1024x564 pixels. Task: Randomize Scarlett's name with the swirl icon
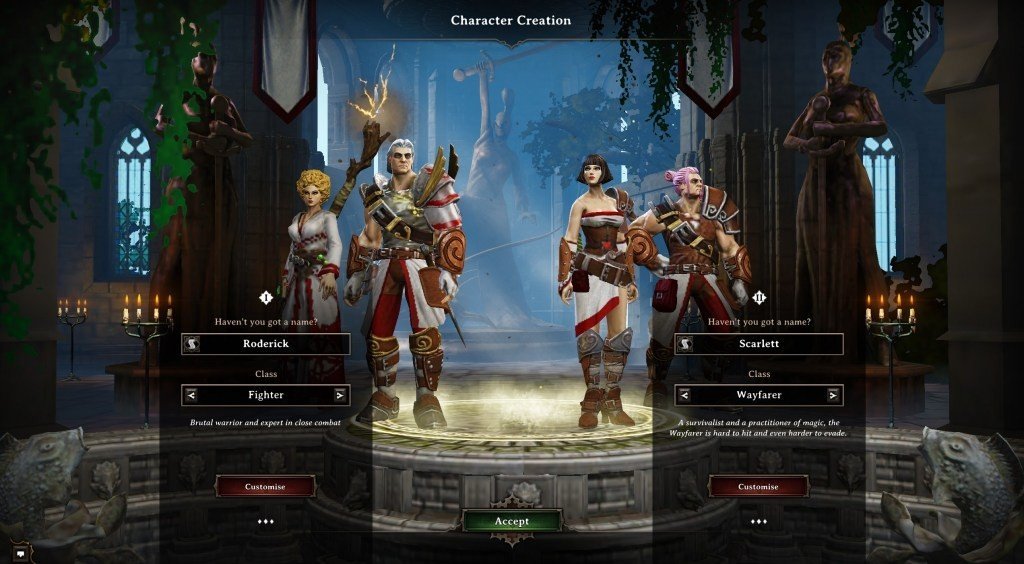pyautogui.click(x=686, y=344)
